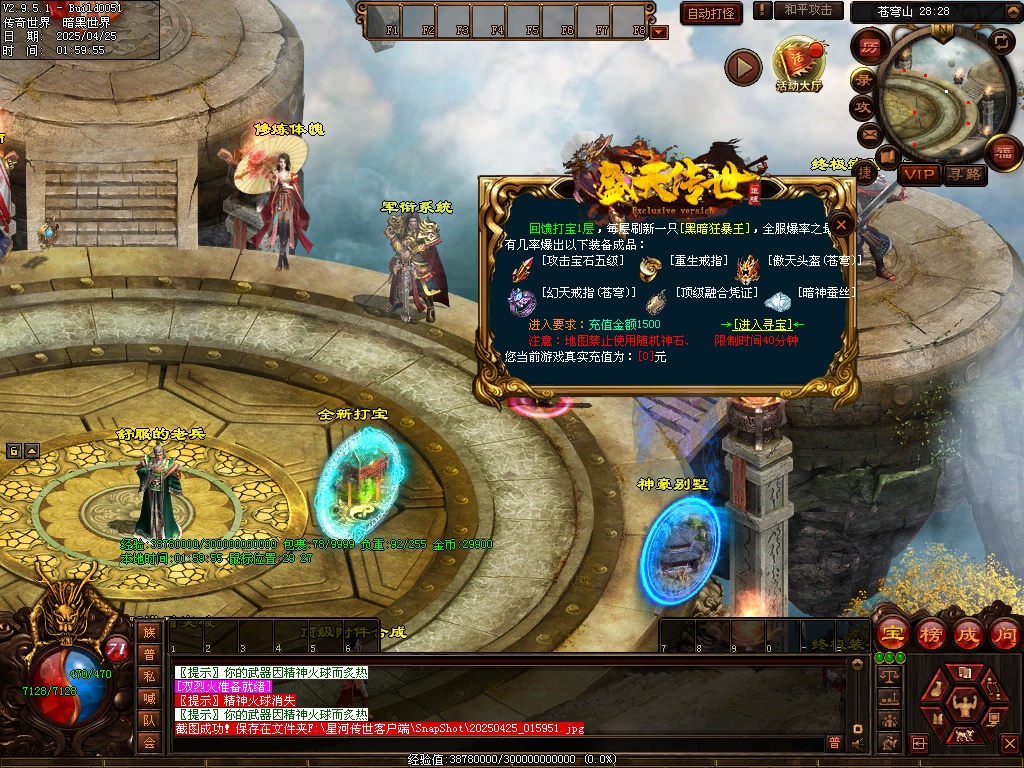
Task: Open the VIP panel
Action: click(919, 175)
